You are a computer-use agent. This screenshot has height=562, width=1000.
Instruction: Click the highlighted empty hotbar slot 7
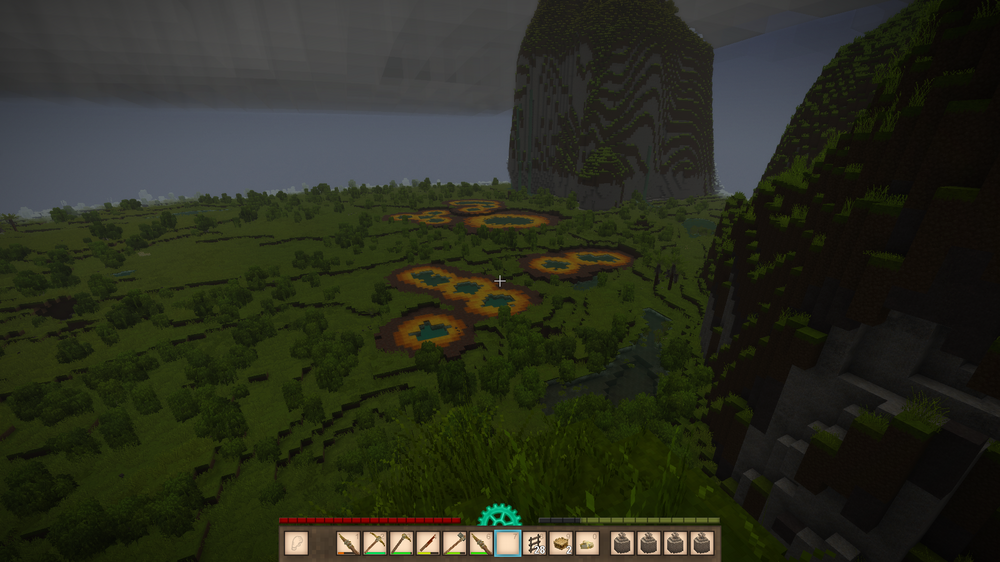tap(508, 543)
